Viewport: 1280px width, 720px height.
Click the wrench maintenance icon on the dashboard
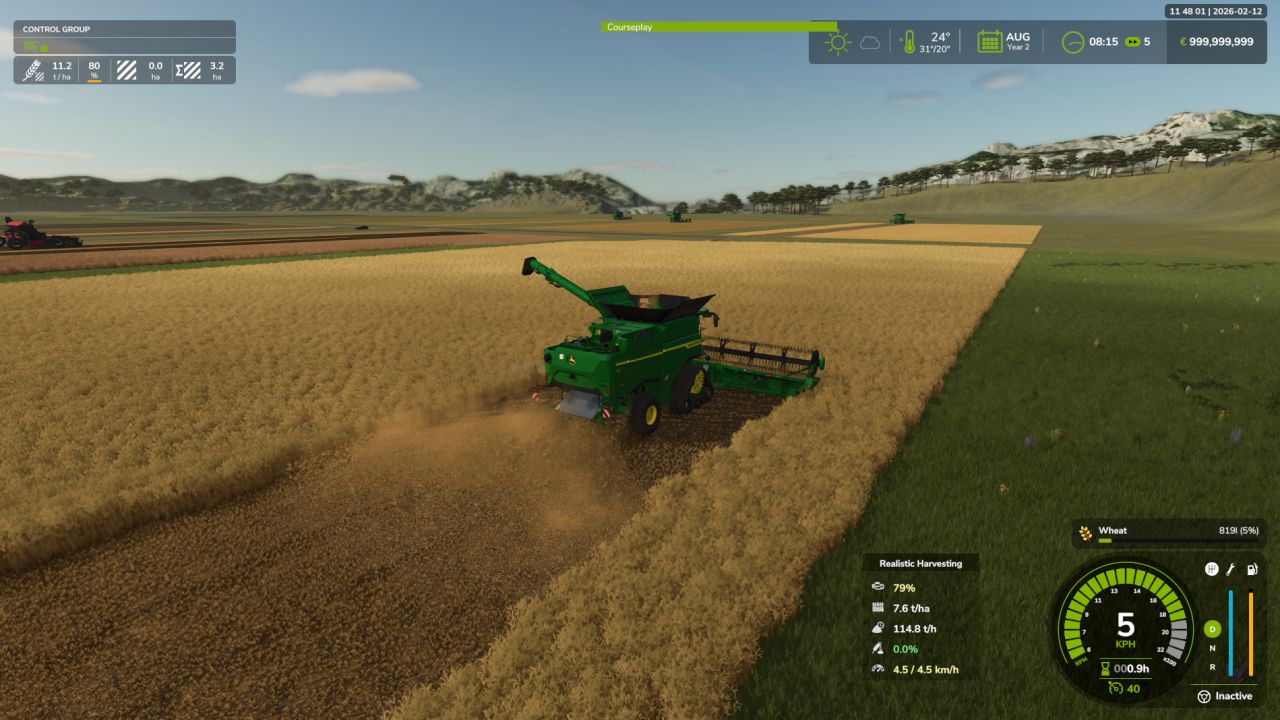click(x=1228, y=569)
